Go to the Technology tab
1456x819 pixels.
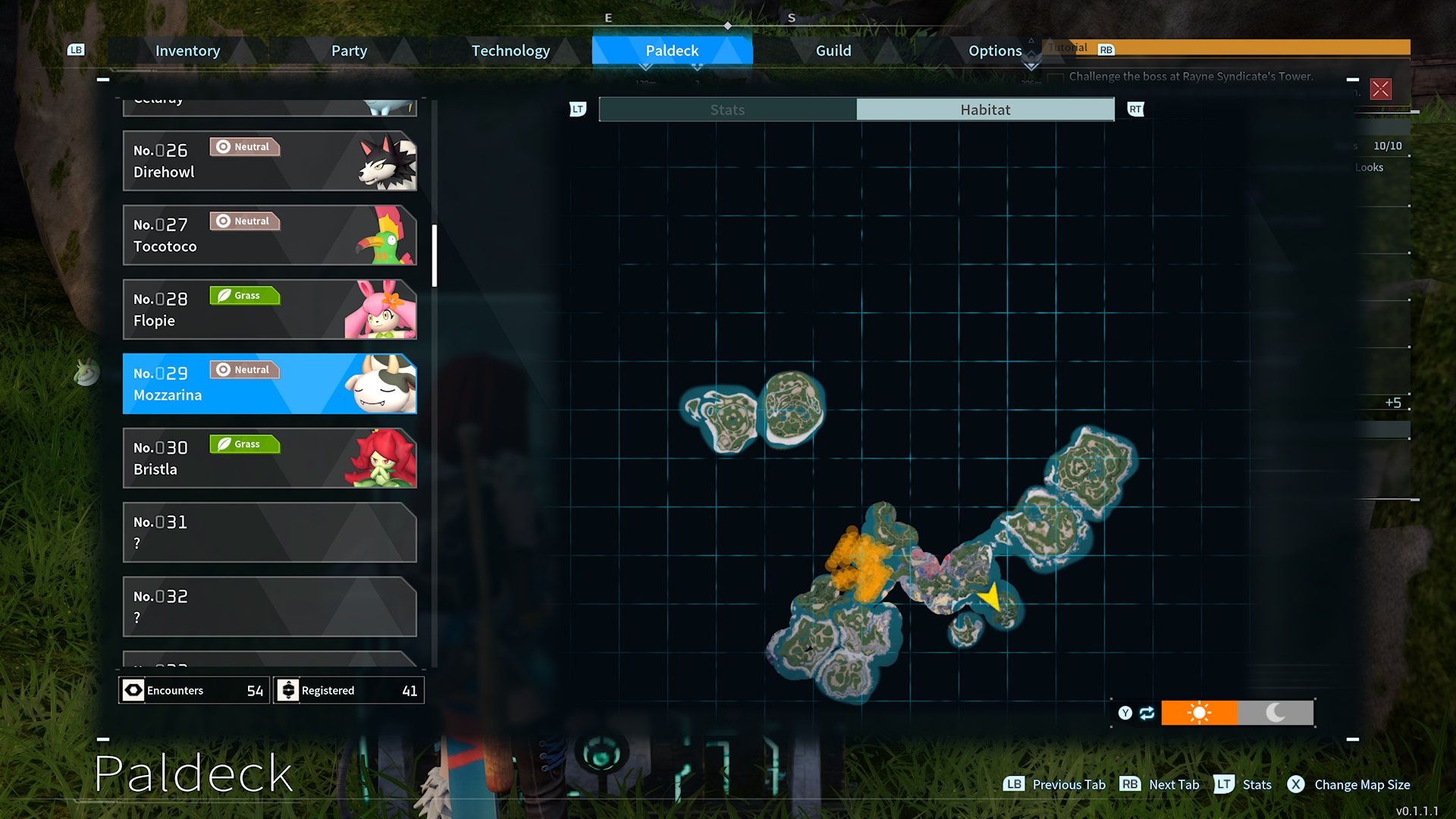tap(510, 51)
